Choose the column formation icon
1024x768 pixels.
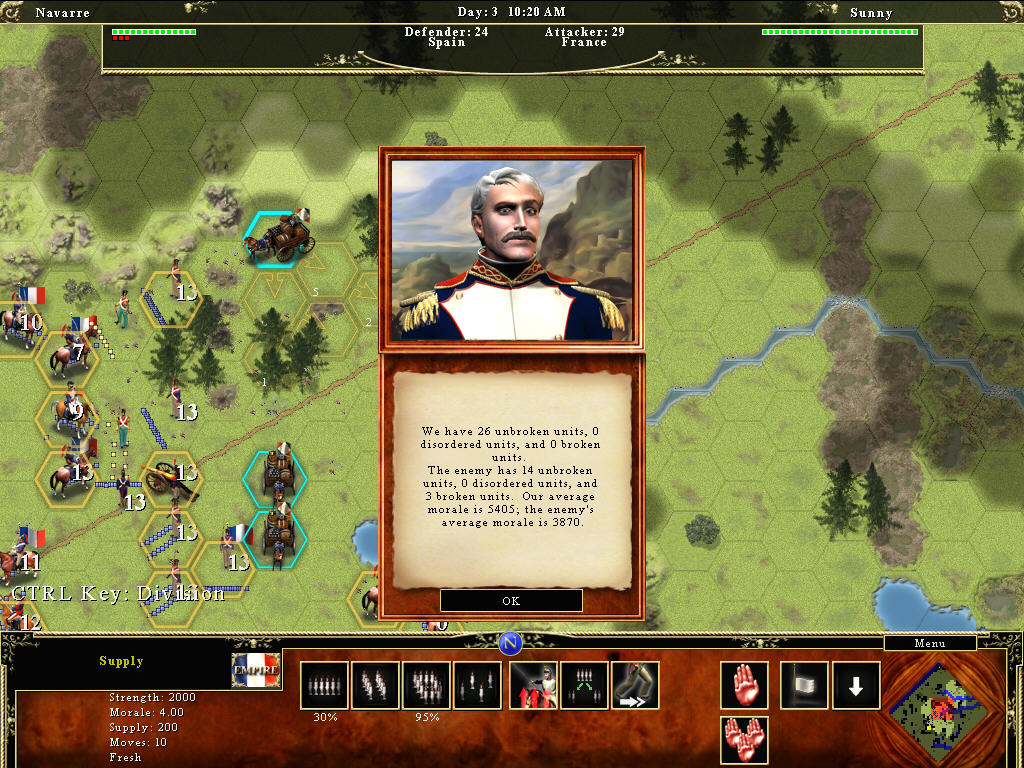[375, 685]
